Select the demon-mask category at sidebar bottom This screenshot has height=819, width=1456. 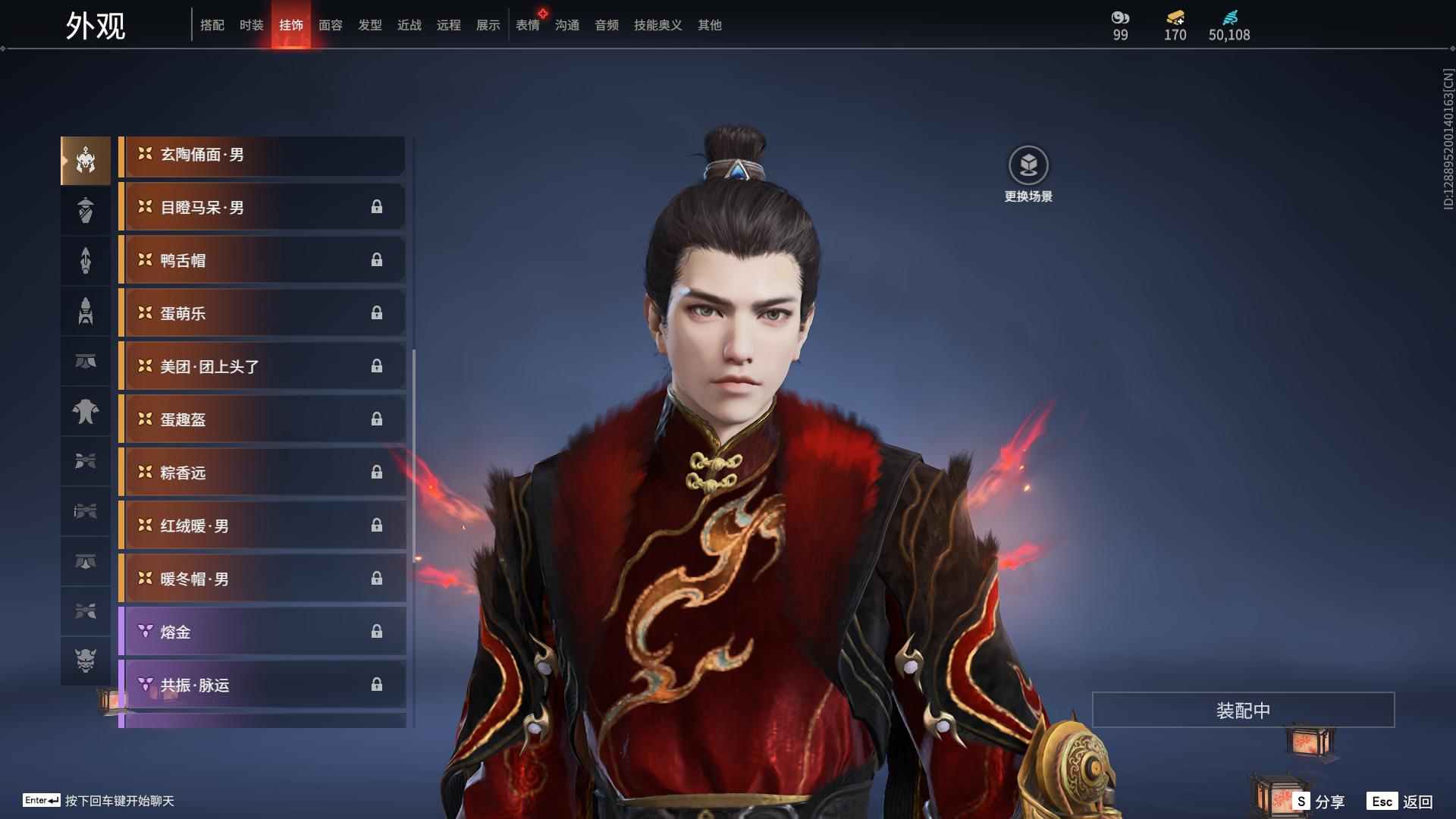click(85, 661)
